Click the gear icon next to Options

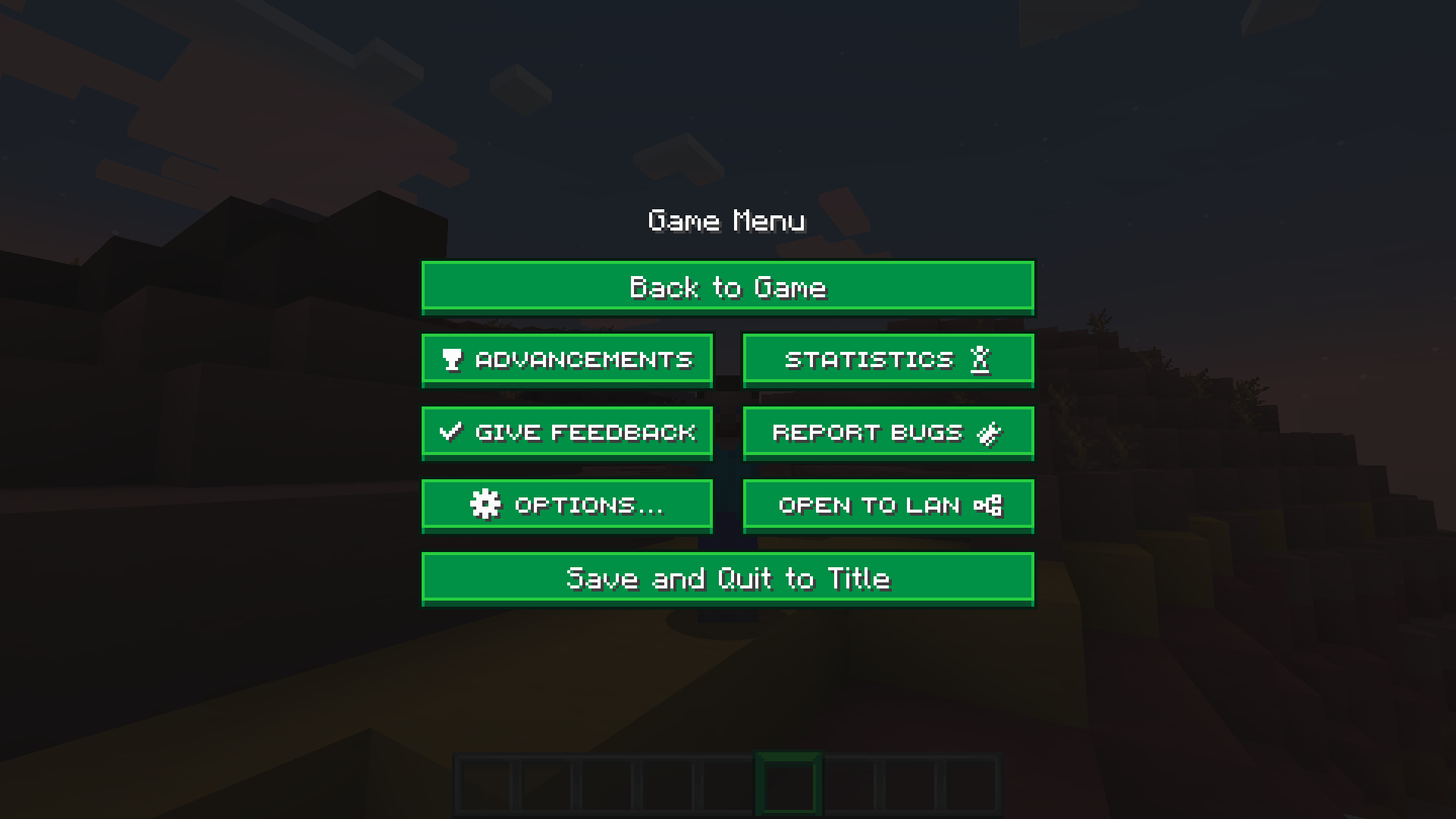[485, 504]
